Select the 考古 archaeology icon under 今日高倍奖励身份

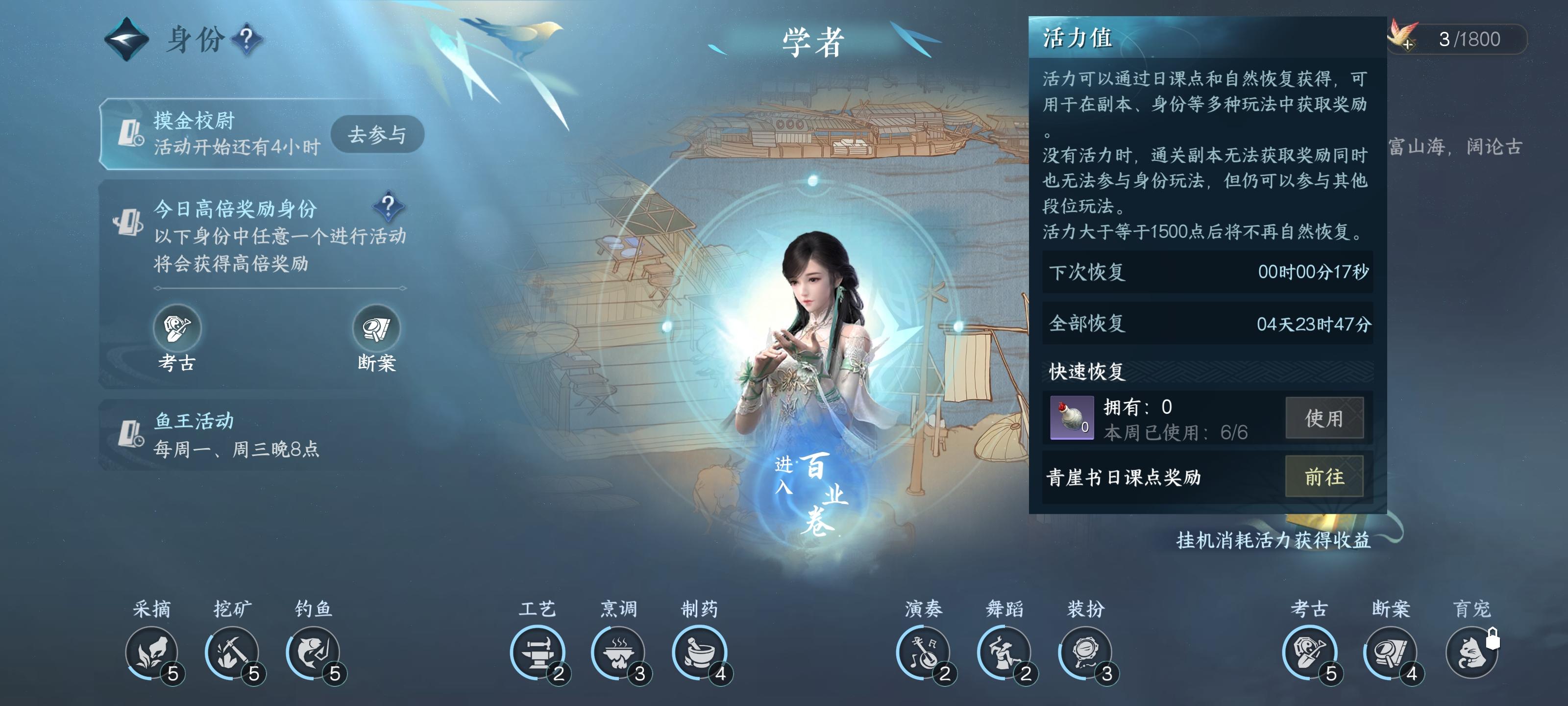(177, 328)
